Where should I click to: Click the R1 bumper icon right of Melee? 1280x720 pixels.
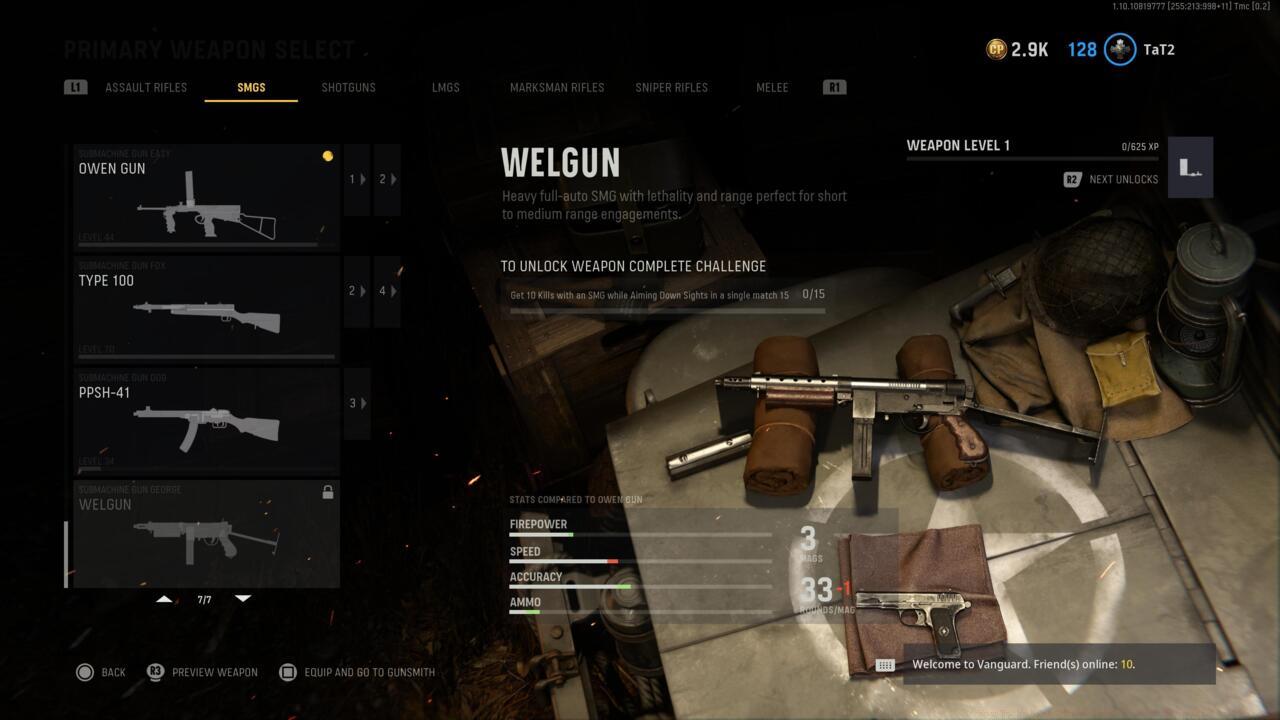point(835,87)
